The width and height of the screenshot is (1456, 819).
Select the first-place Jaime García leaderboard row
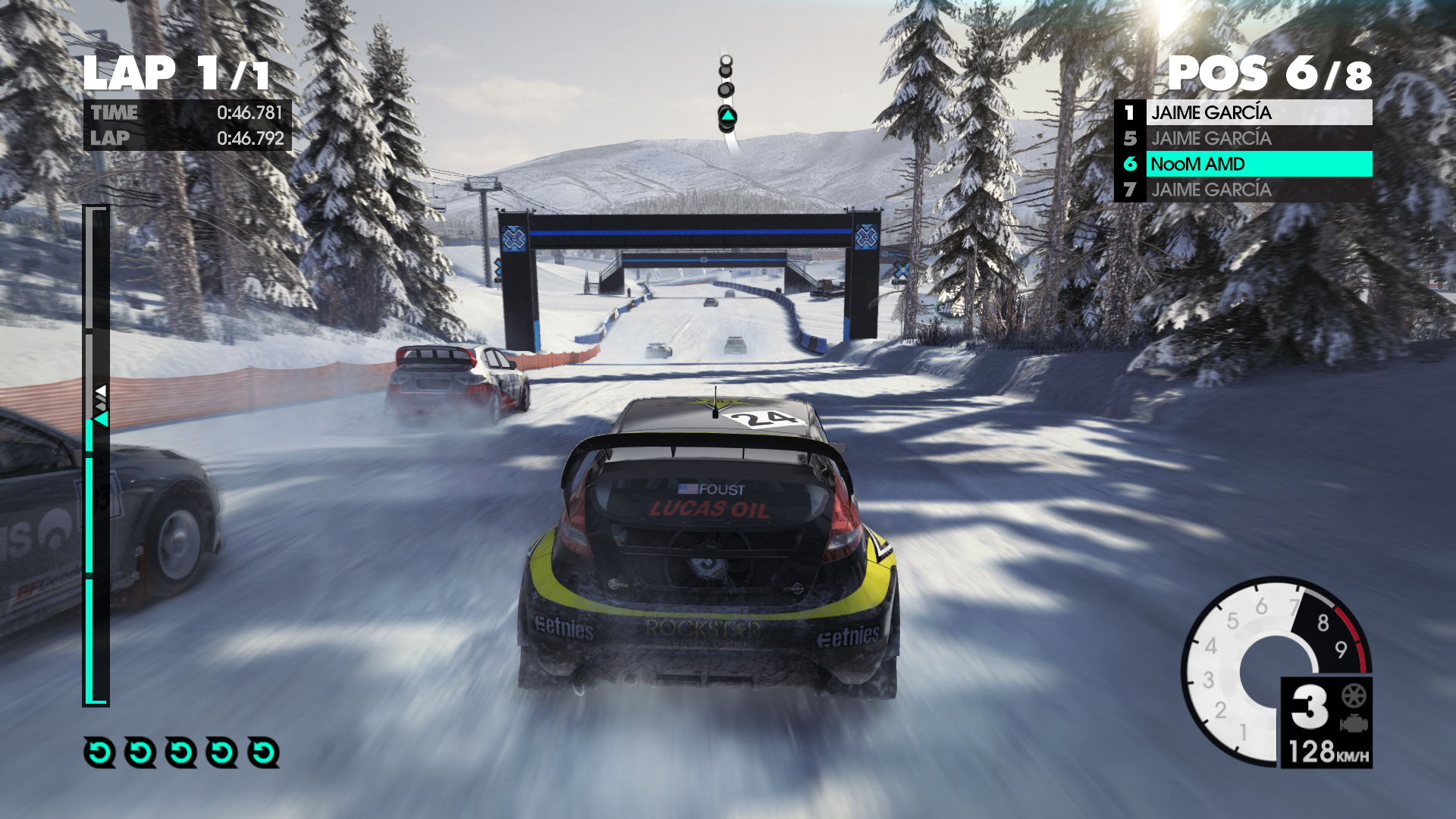tap(1244, 113)
